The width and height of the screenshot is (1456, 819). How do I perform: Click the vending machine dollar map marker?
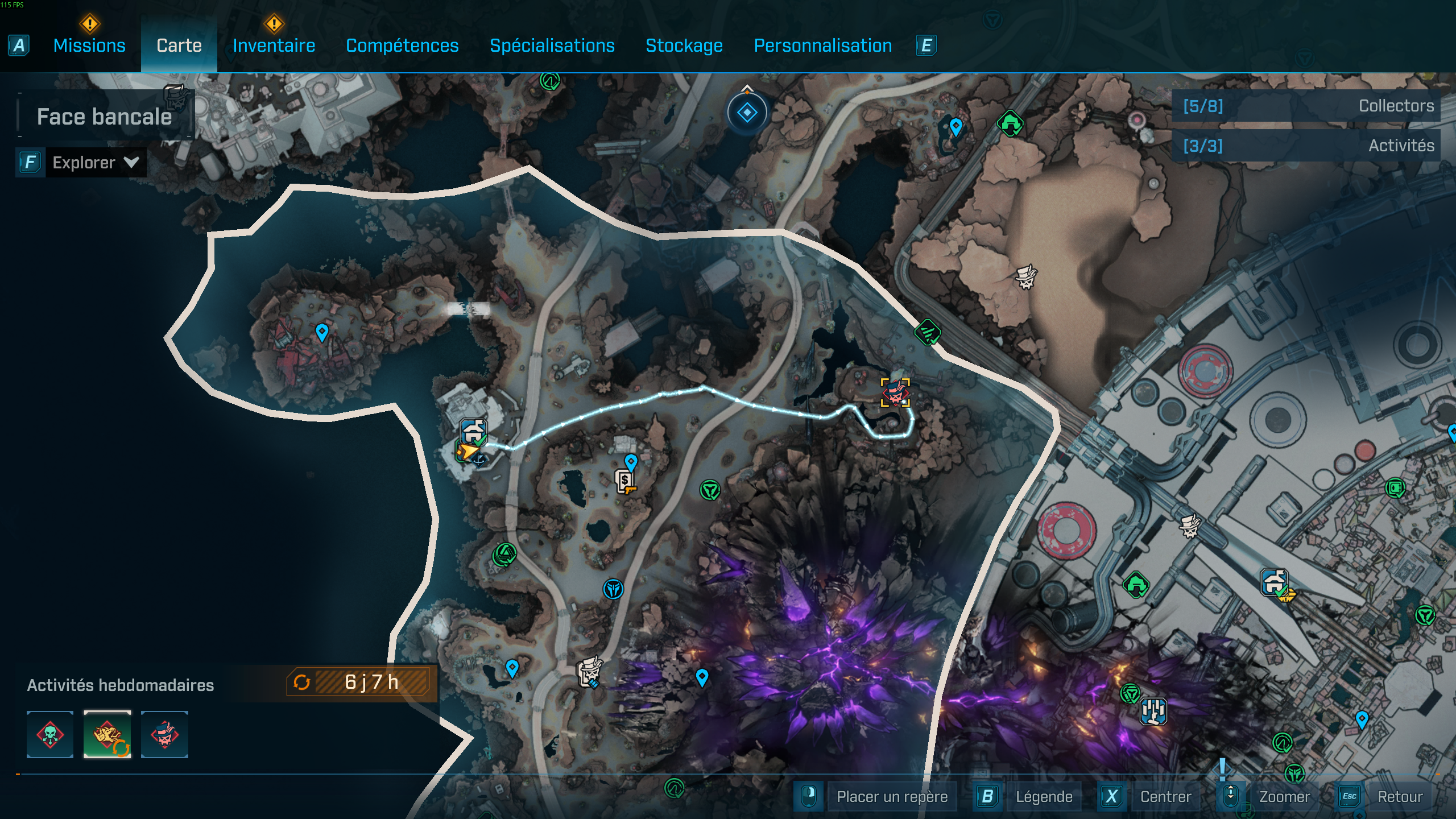click(x=625, y=481)
